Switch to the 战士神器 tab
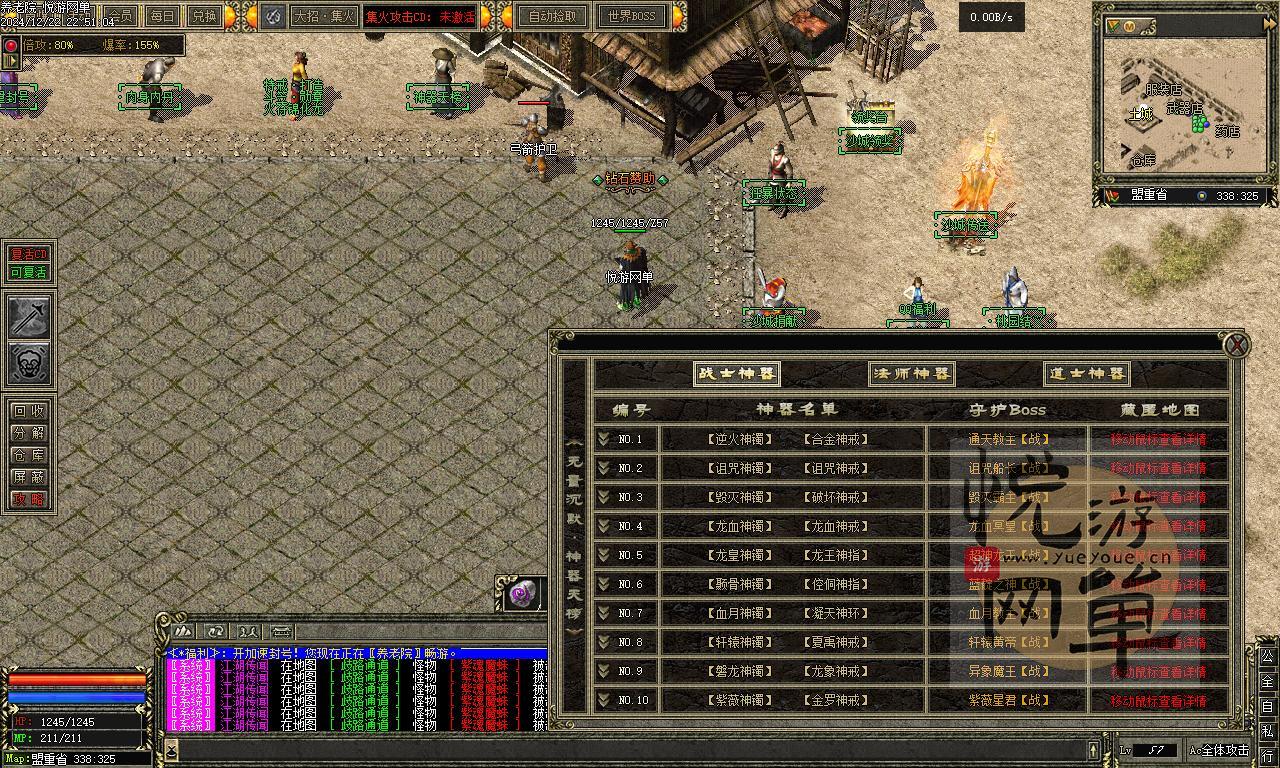 [x=737, y=374]
